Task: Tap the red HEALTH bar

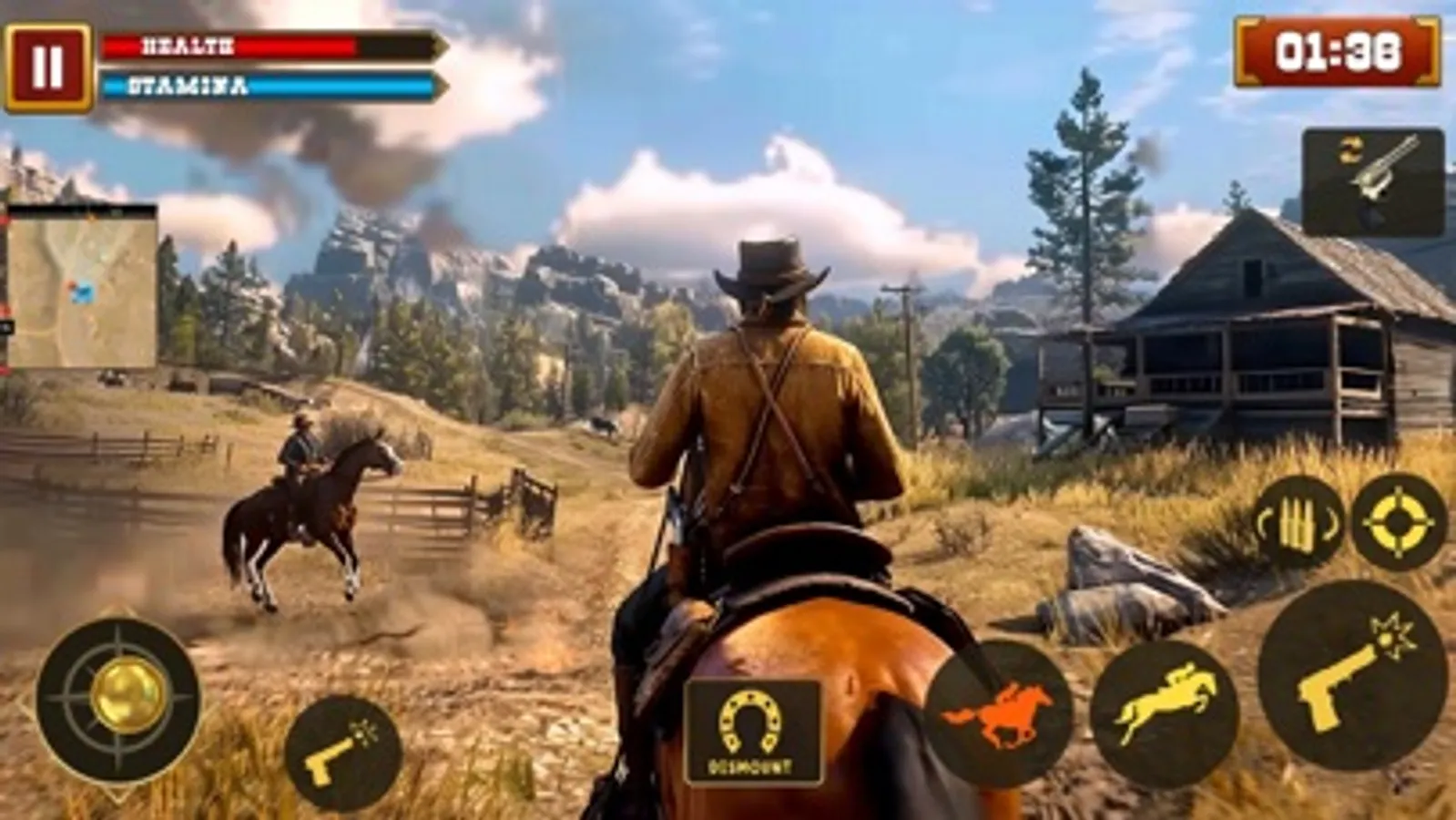Action: tap(264, 47)
